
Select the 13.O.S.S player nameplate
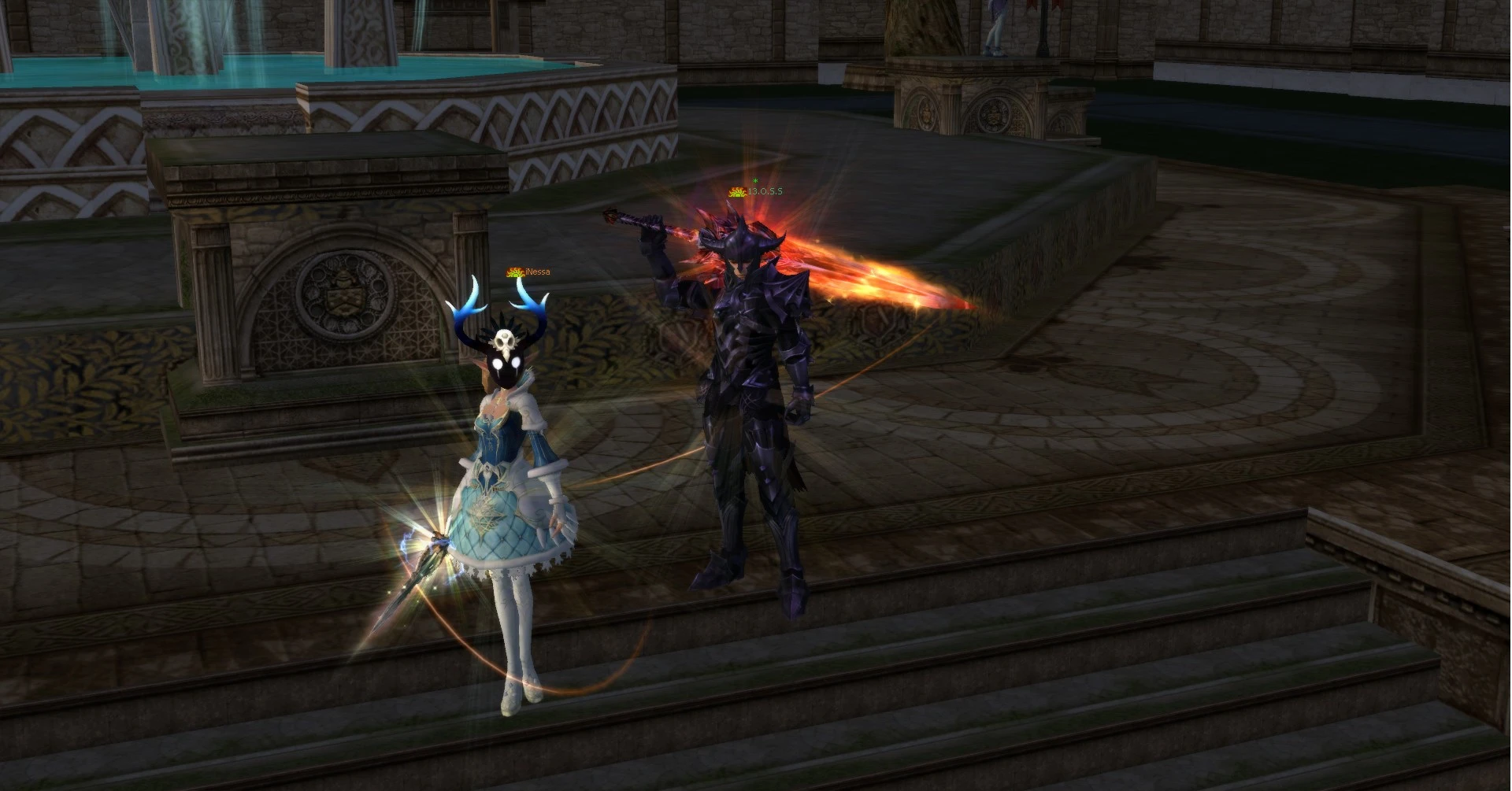(x=764, y=191)
